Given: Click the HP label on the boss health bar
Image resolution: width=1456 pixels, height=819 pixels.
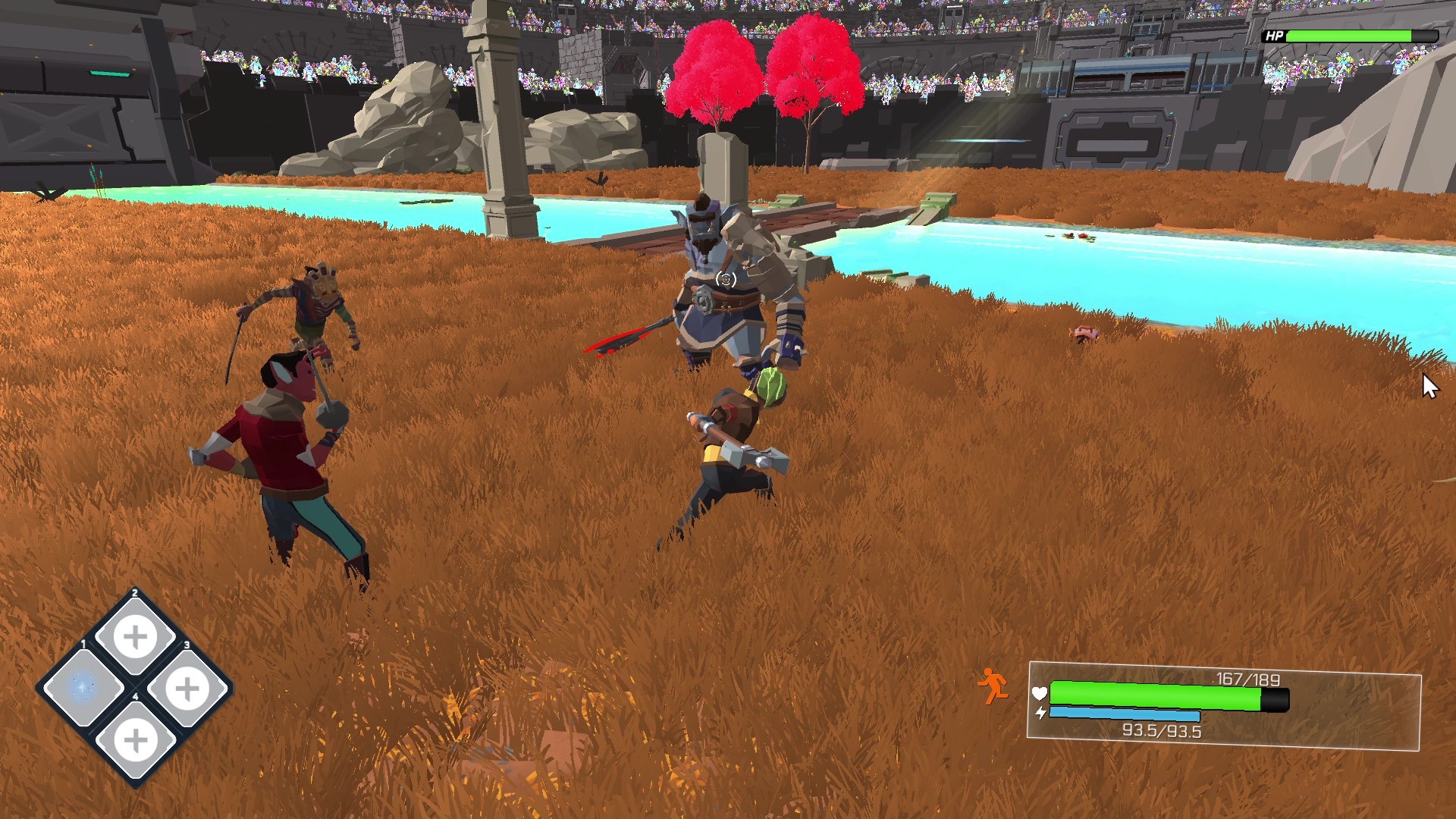Looking at the screenshot, I should [1273, 35].
